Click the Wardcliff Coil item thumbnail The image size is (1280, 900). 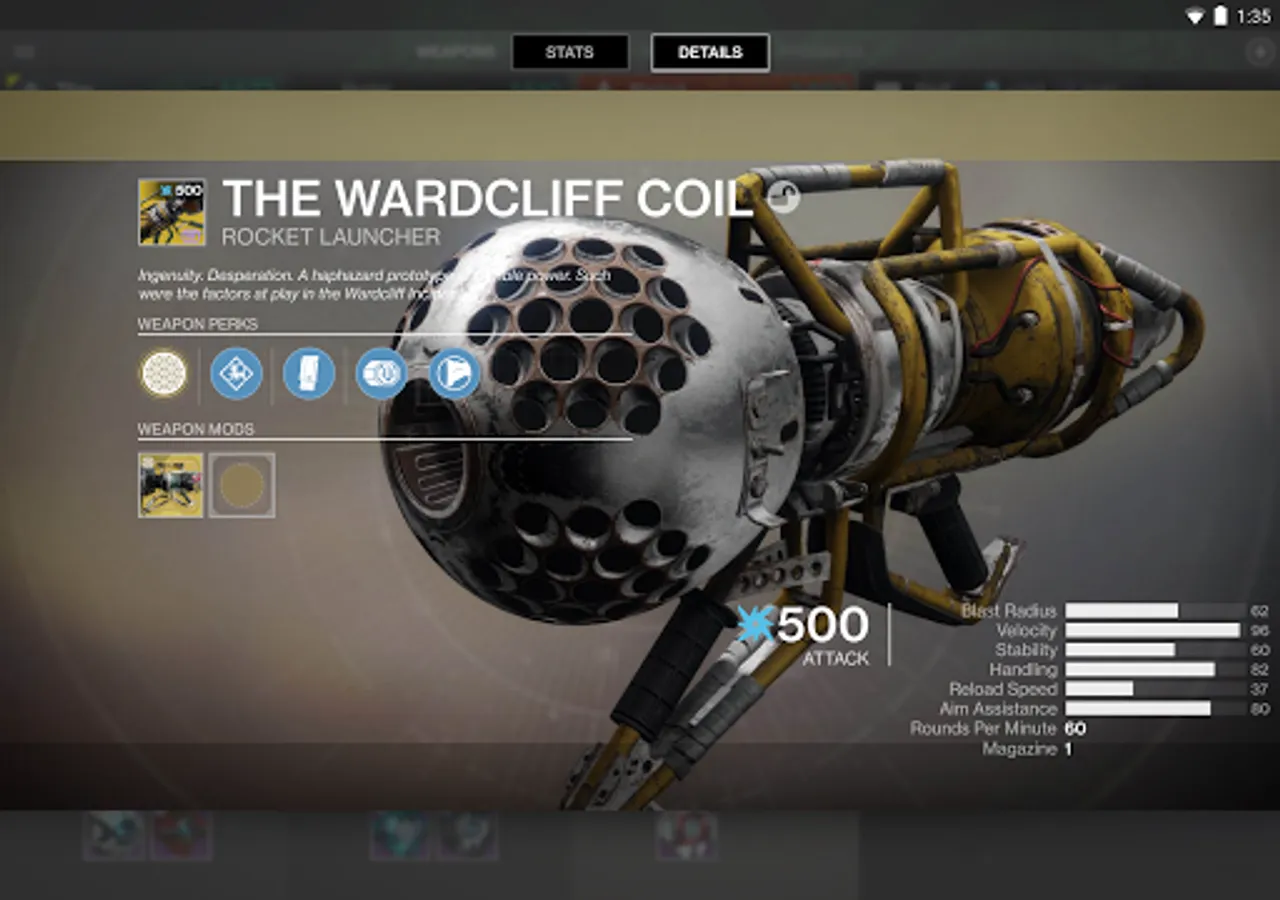point(172,212)
